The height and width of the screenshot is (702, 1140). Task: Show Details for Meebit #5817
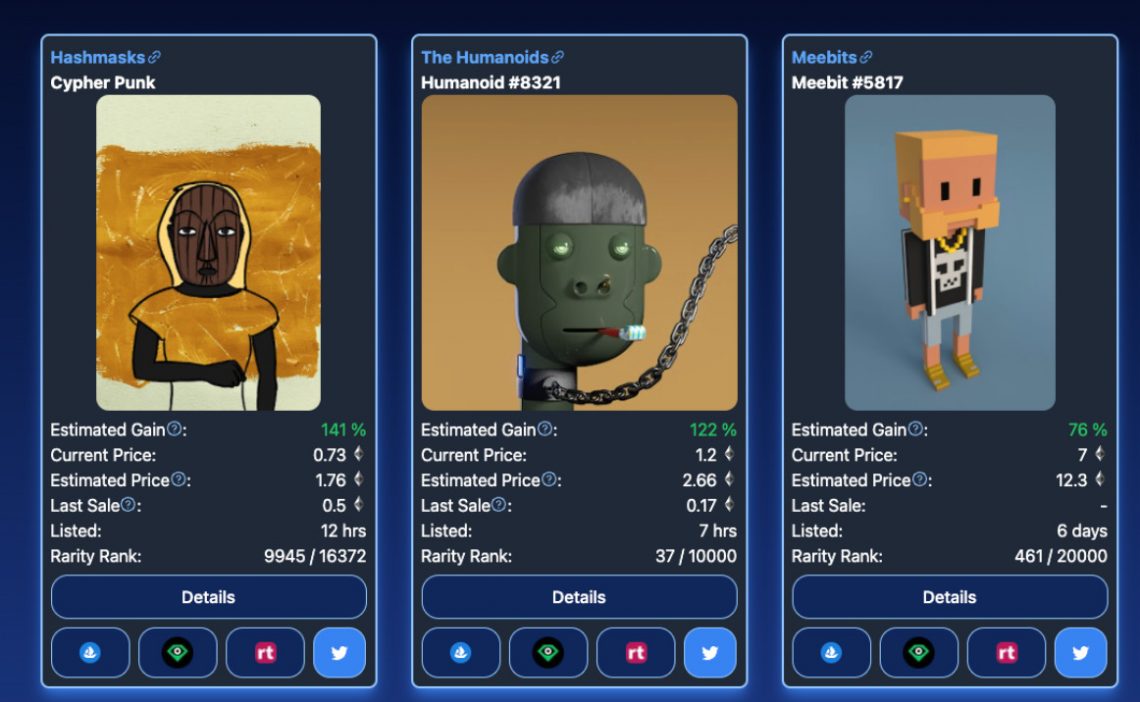click(949, 597)
